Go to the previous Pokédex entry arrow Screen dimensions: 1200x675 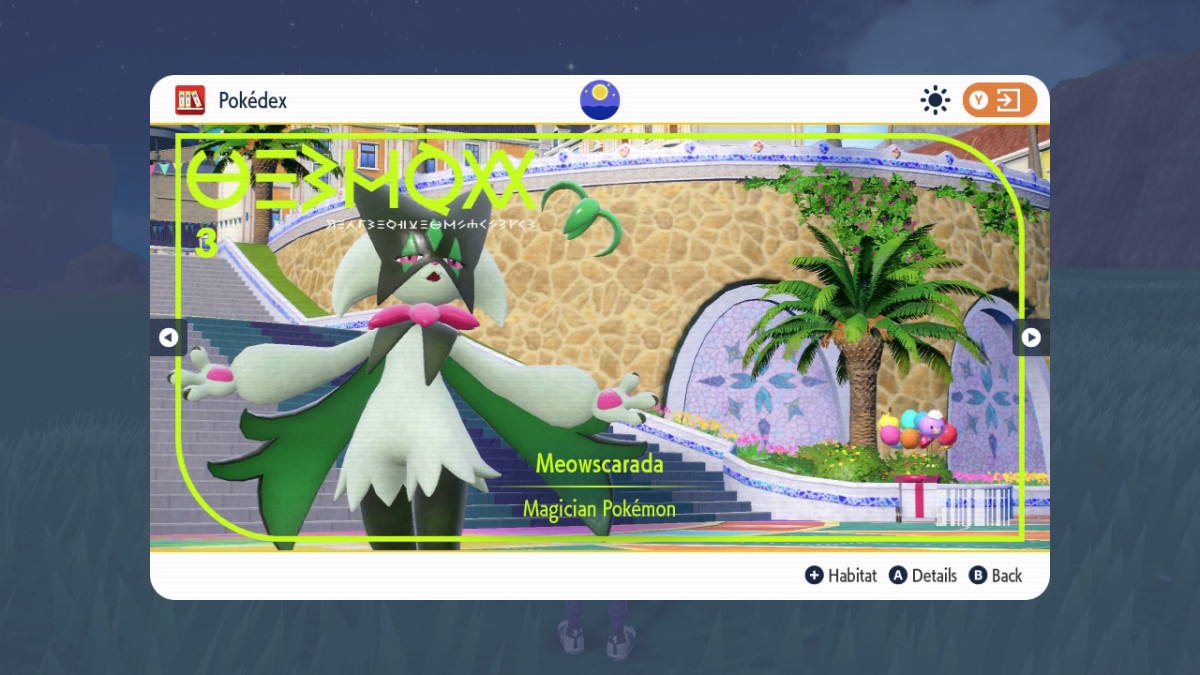pyautogui.click(x=168, y=338)
